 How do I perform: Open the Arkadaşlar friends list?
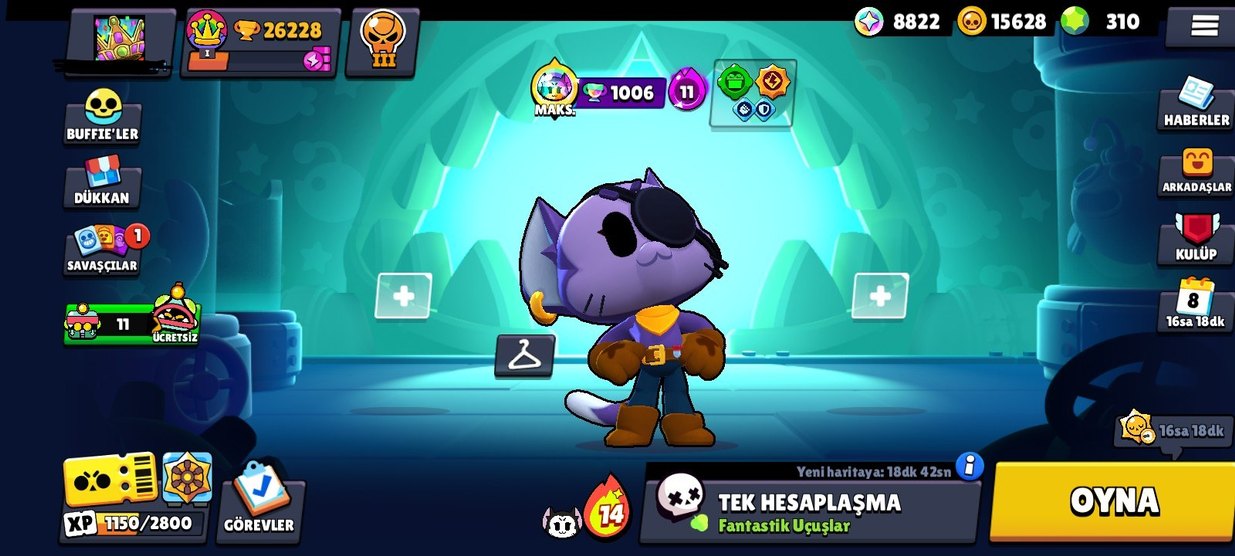pos(1196,170)
